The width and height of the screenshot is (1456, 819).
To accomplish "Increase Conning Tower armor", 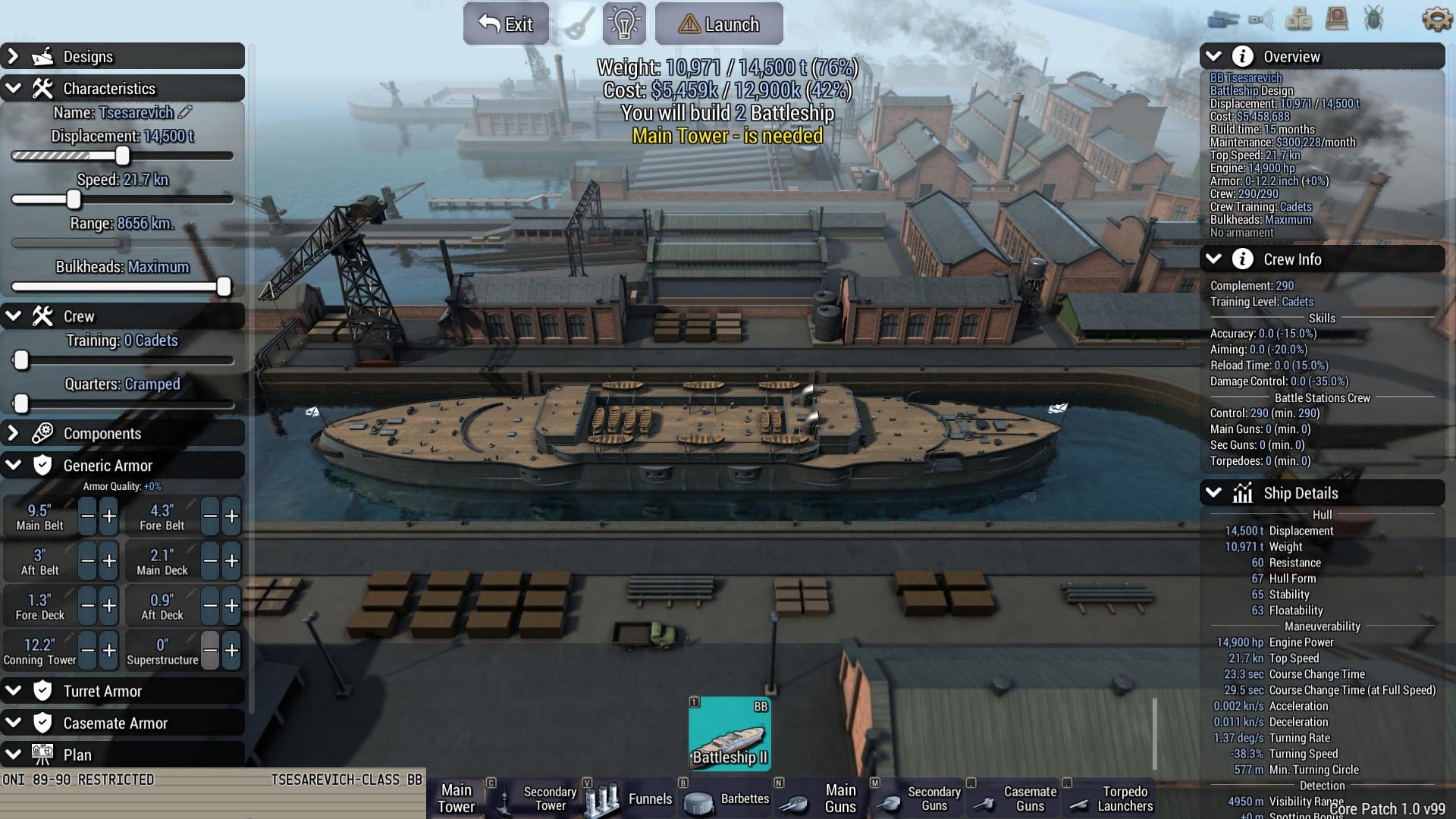I will [109, 651].
